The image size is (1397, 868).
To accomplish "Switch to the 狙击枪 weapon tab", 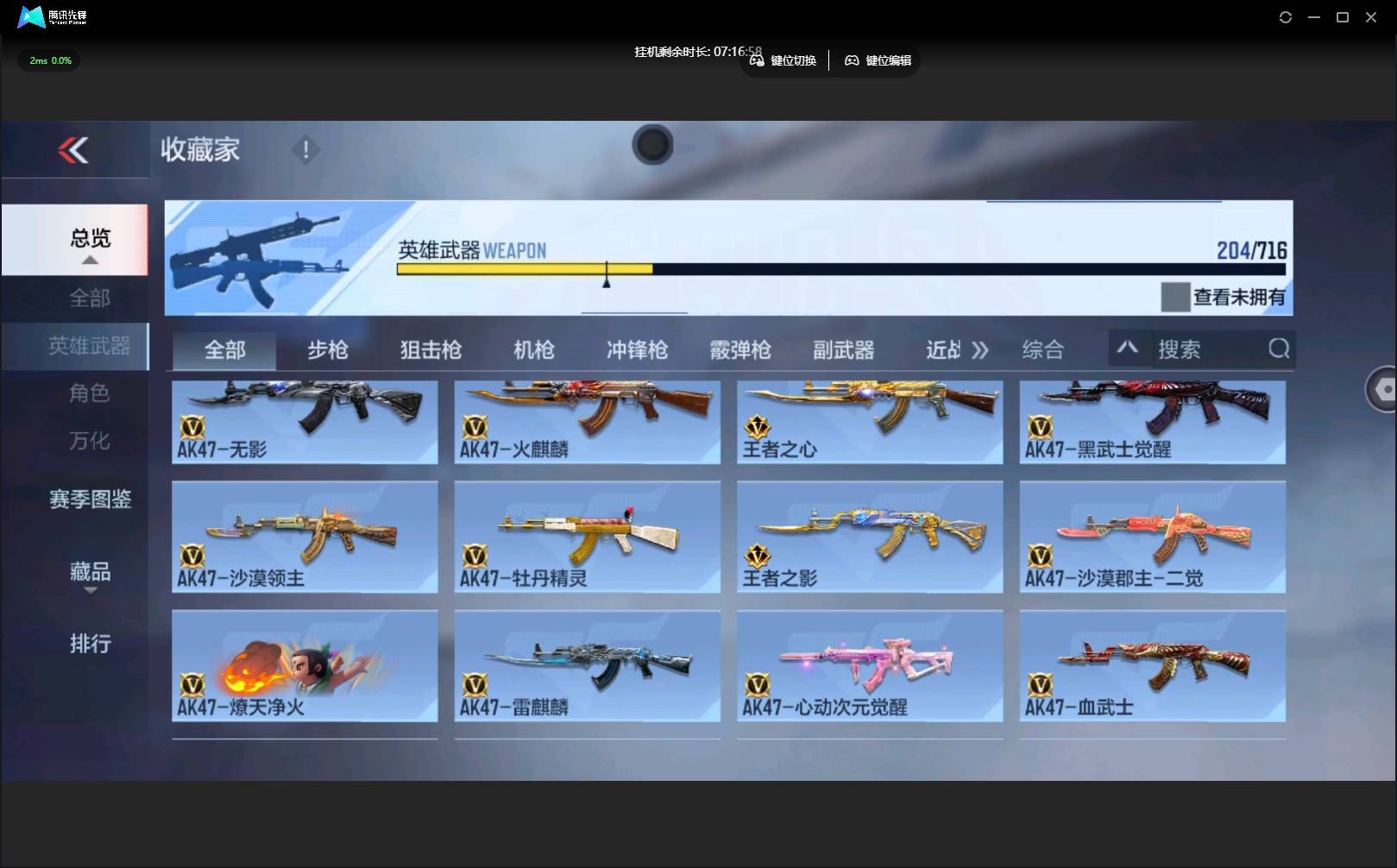I will 430,349.
